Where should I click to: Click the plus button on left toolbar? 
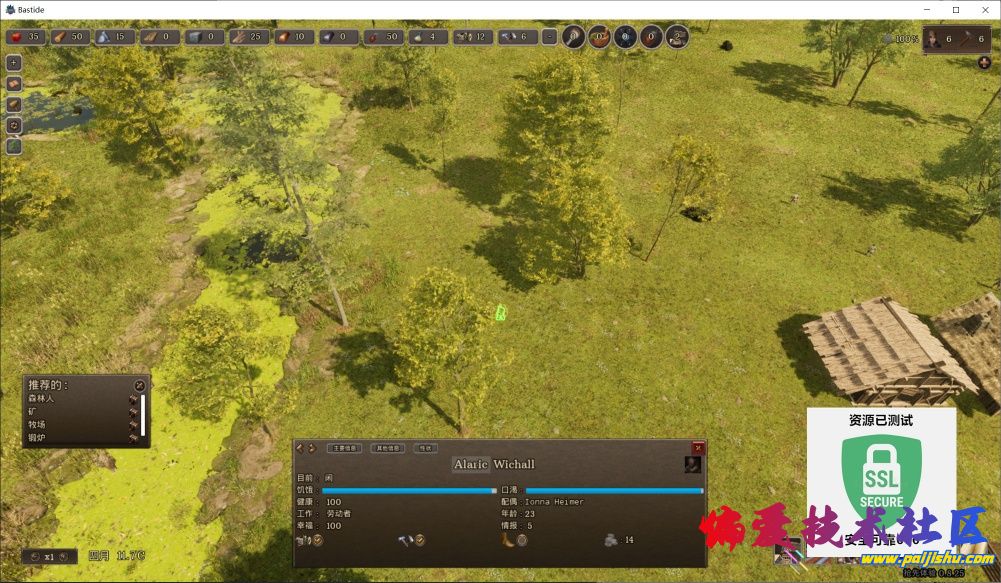14,62
